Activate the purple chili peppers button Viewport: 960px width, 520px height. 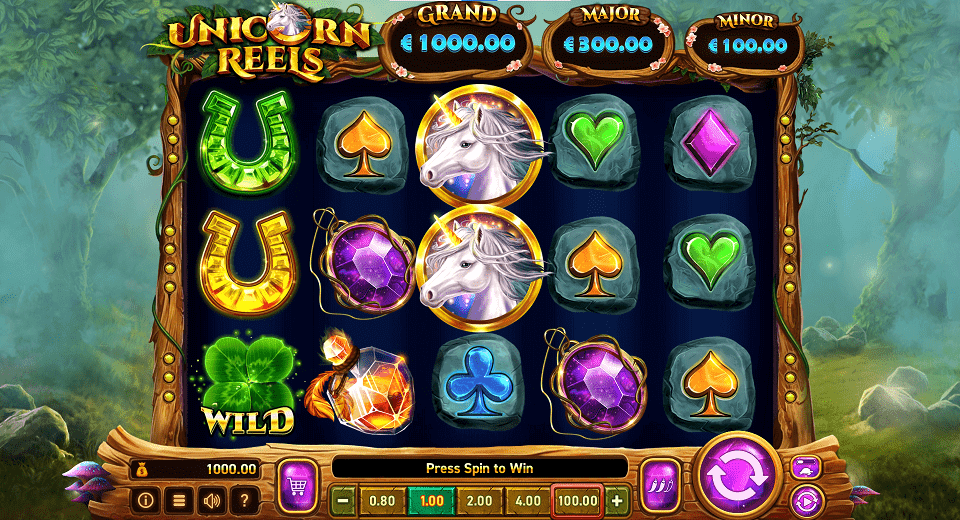pyautogui.click(x=659, y=484)
